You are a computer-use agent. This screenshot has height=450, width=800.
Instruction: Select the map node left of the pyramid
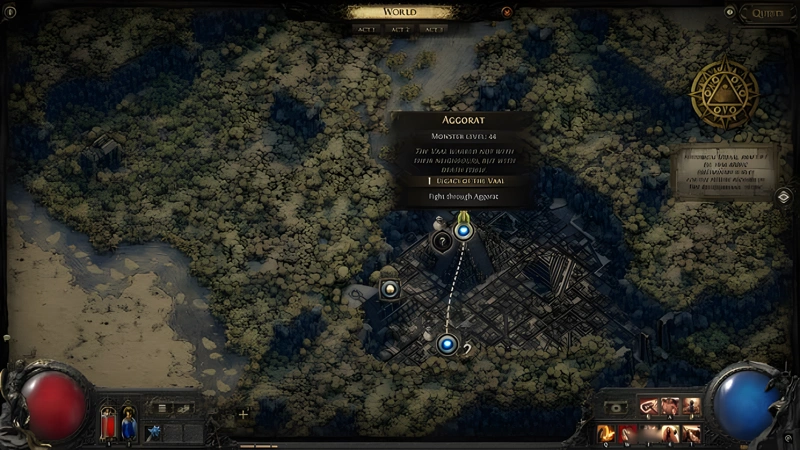coord(390,289)
